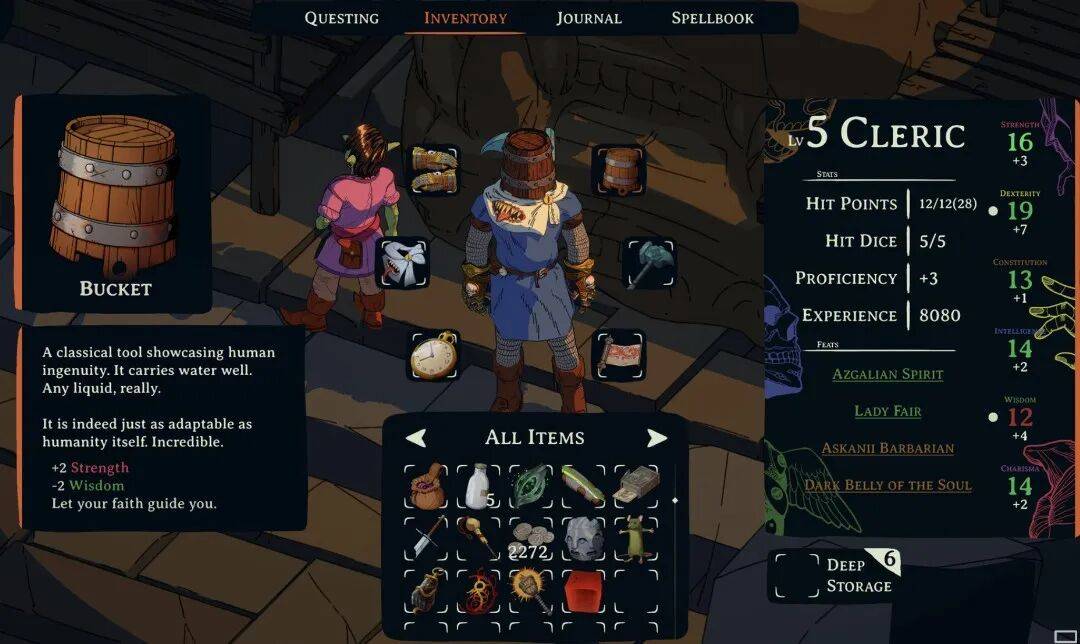The width and height of the screenshot is (1080, 644).
Task: Show the Spellbook tab
Action: (x=712, y=18)
